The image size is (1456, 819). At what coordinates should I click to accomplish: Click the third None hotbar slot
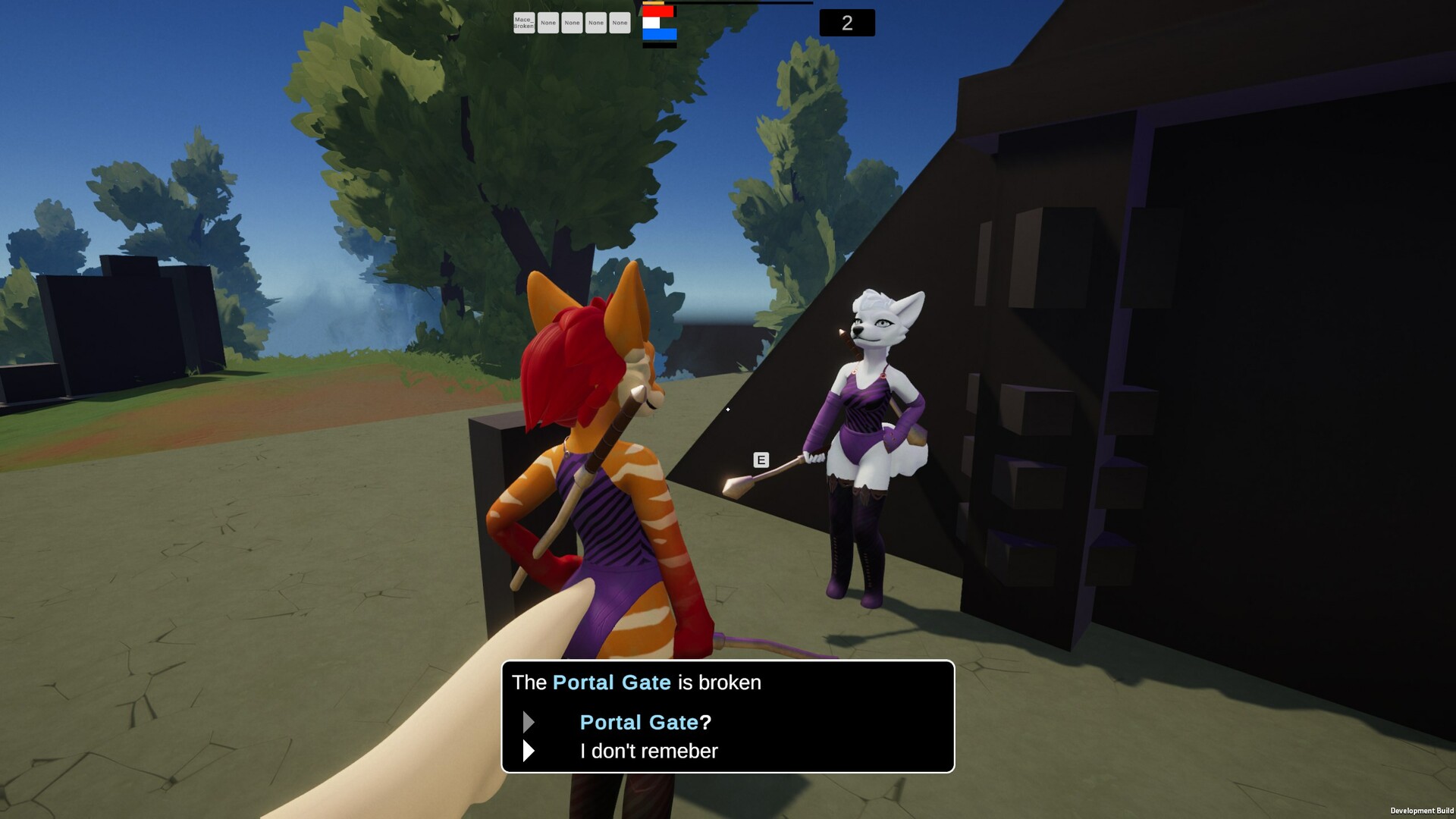596,23
